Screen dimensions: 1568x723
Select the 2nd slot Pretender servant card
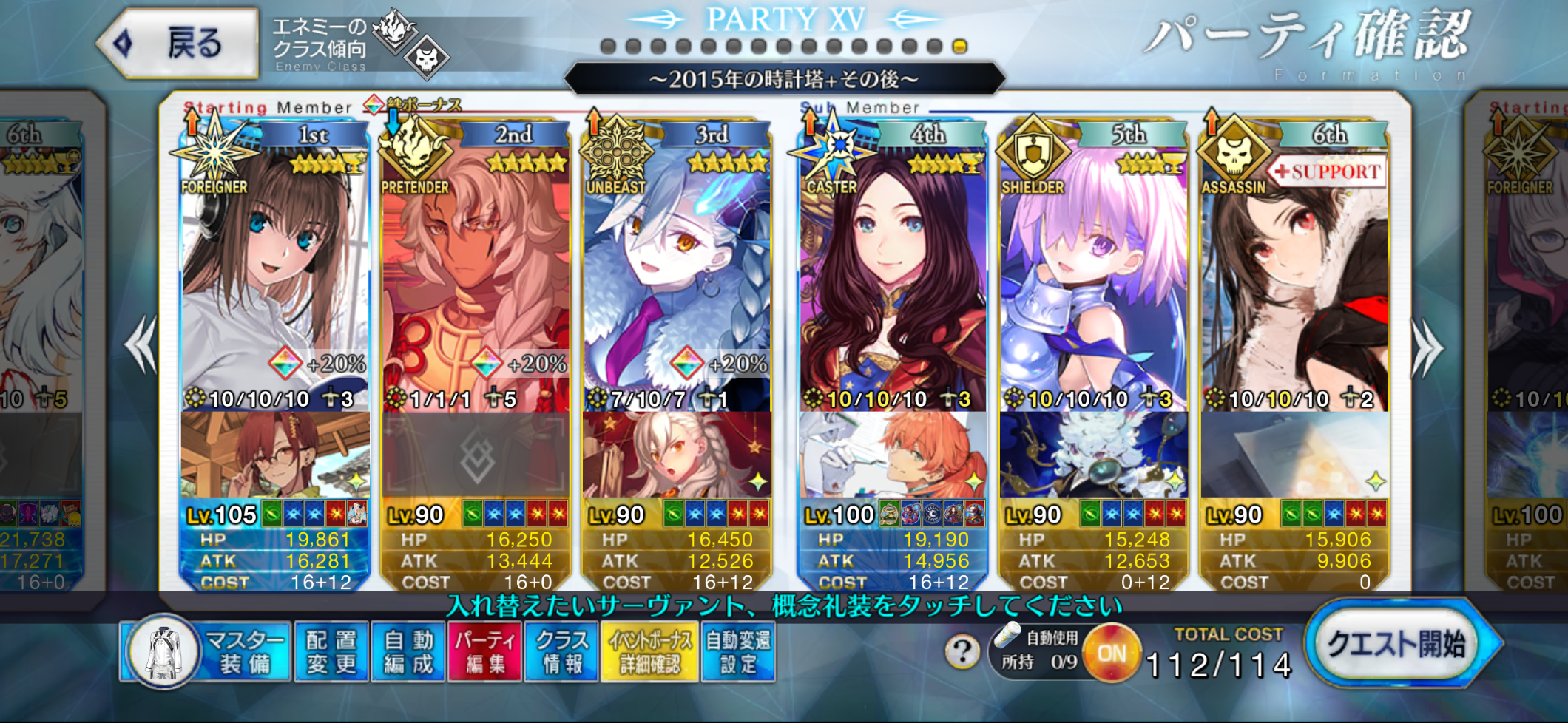476,281
